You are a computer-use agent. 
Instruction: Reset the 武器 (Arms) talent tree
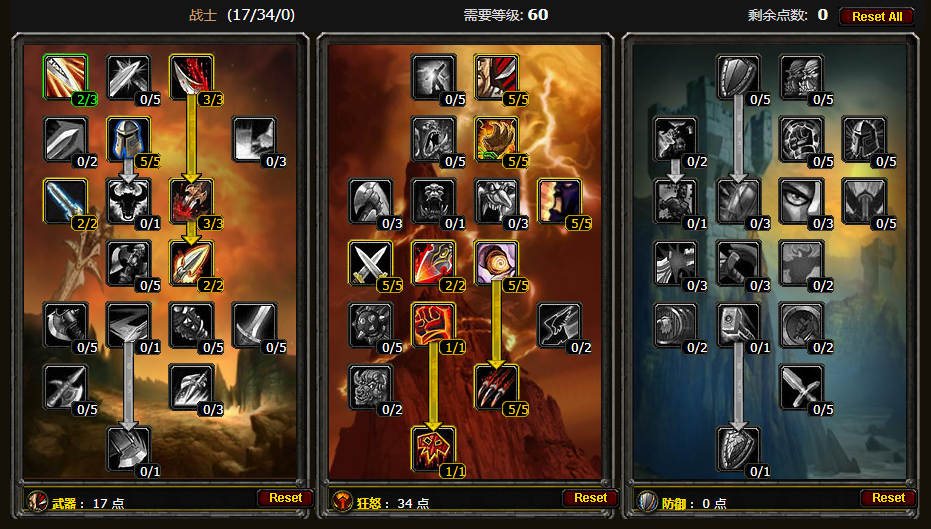tap(285, 497)
